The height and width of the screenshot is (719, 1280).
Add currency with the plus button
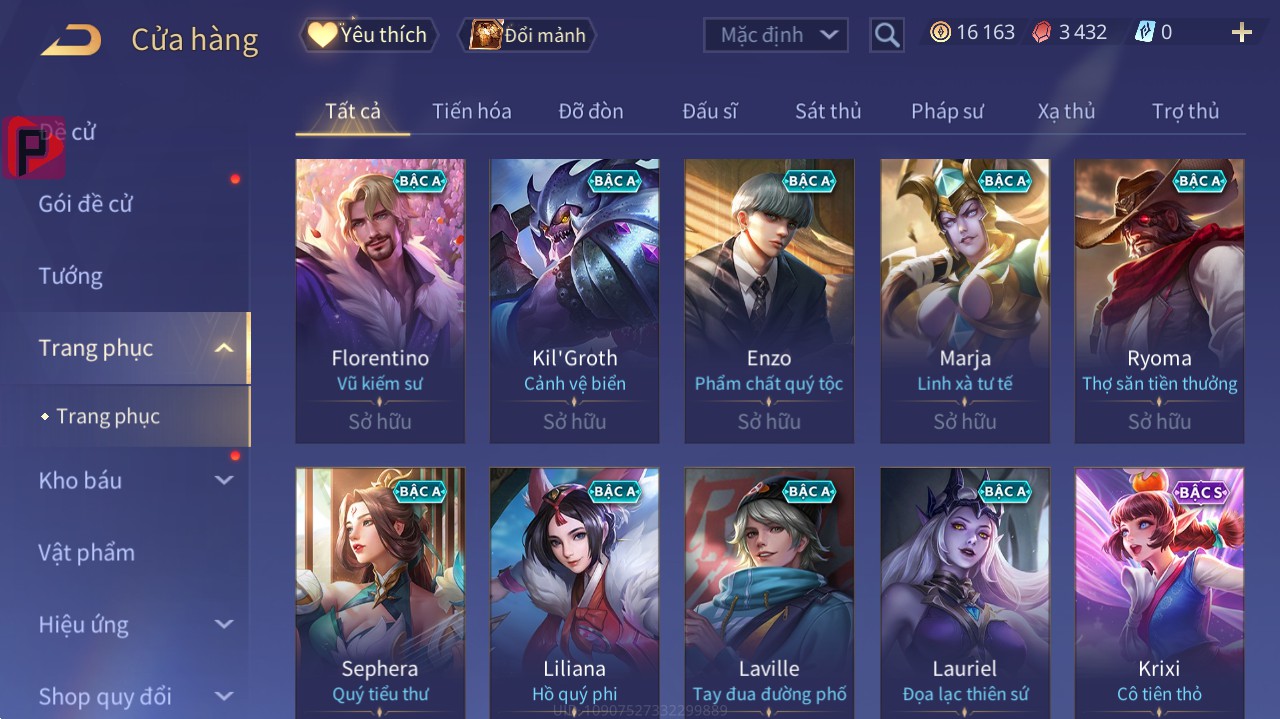click(x=1241, y=33)
